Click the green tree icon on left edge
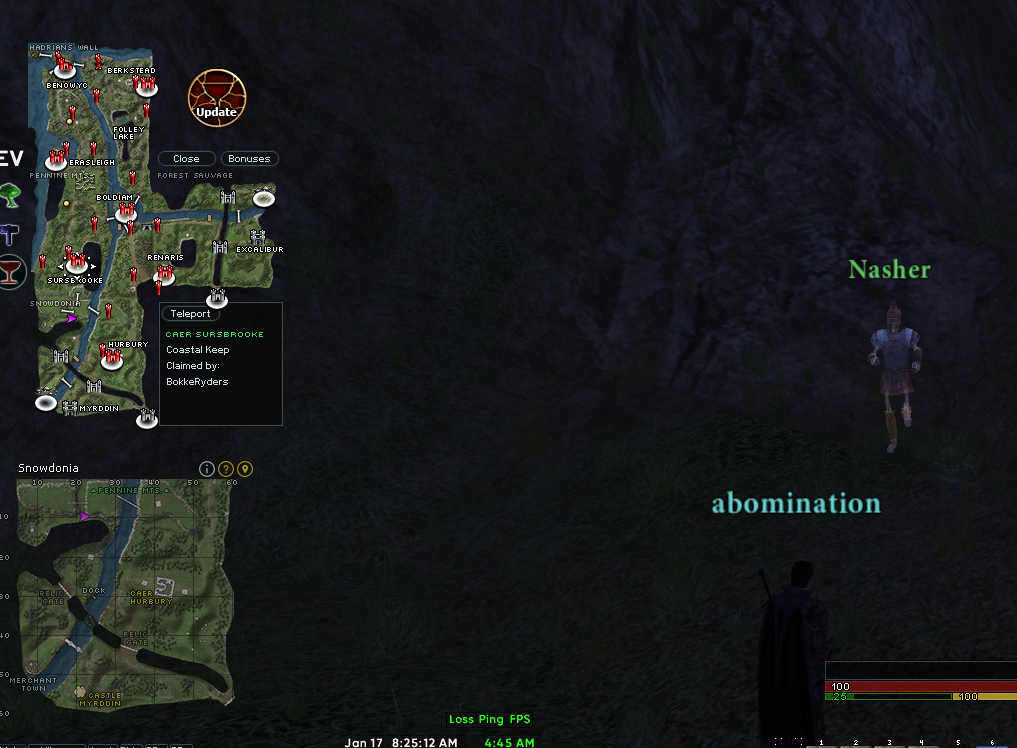The width and height of the screenshot is (1017, 748). tap(10, 193)
